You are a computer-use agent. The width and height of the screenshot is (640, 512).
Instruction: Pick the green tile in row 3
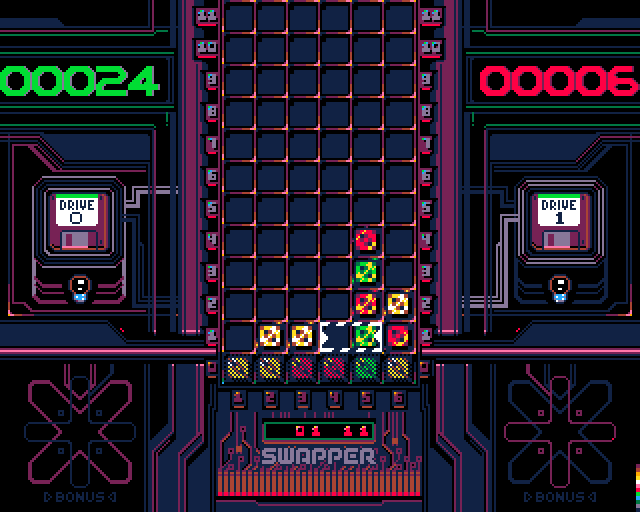tap(367, 271)
